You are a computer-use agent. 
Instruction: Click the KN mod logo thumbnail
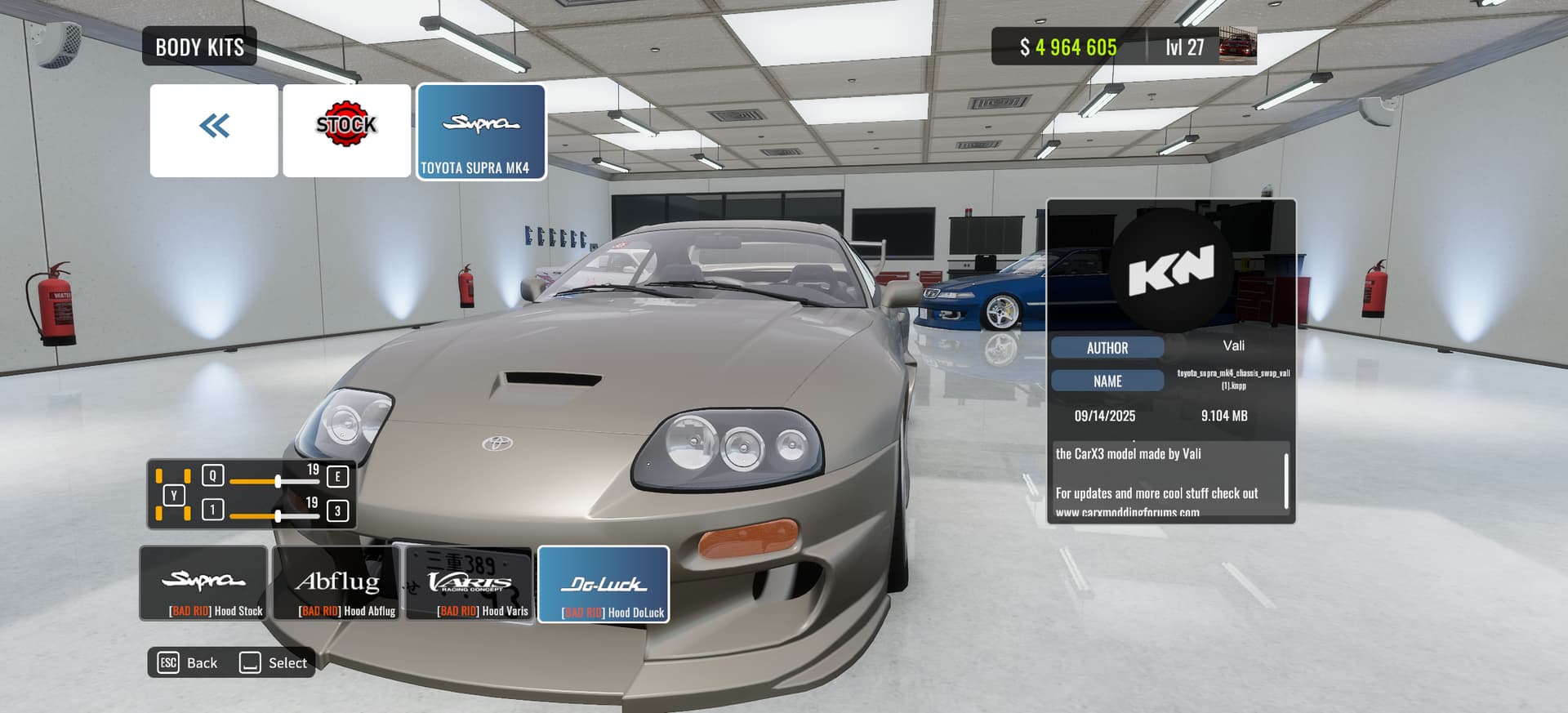click(x=1171, y=269)
